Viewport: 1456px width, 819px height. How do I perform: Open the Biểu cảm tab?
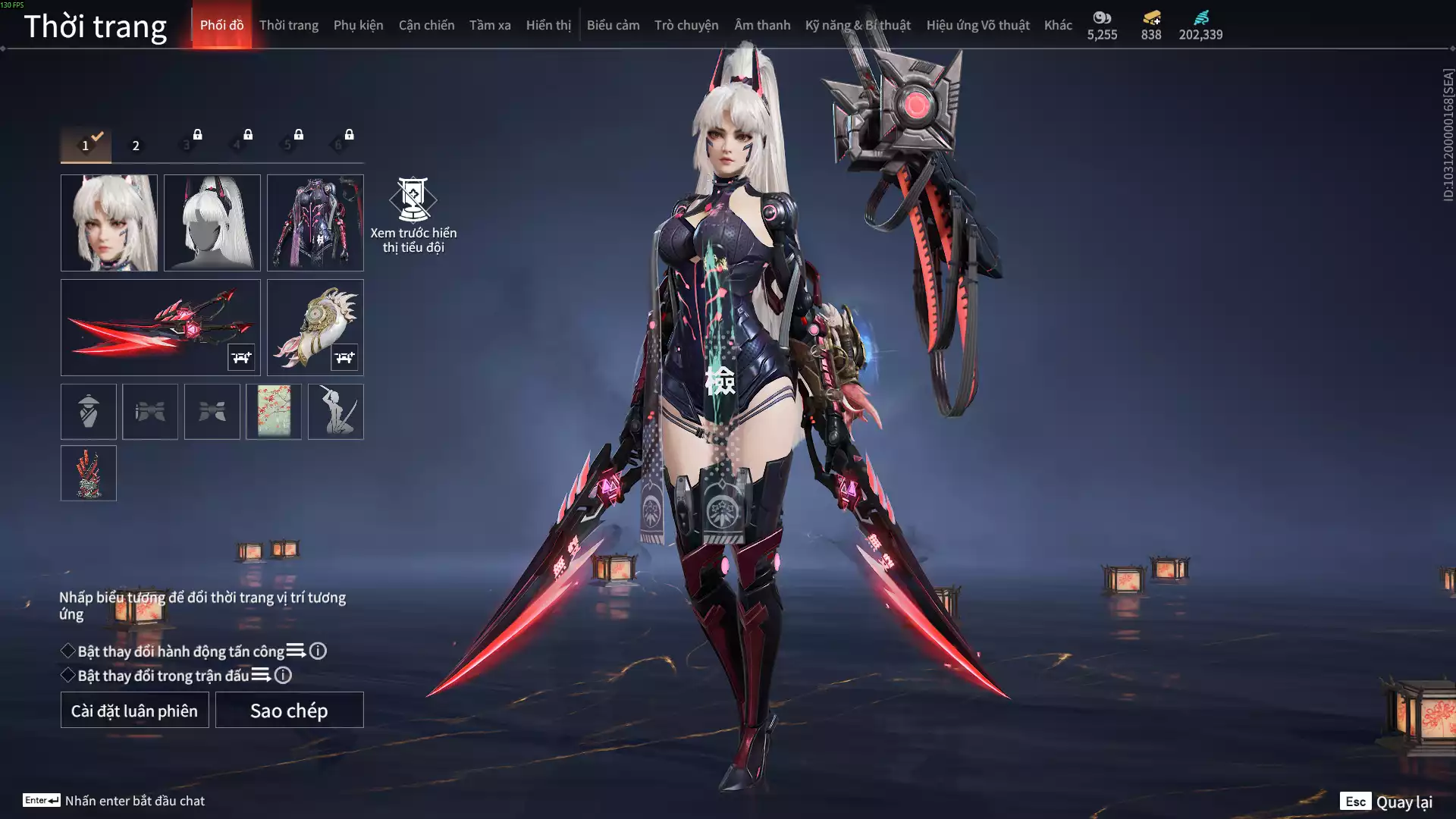click(613, 25)
